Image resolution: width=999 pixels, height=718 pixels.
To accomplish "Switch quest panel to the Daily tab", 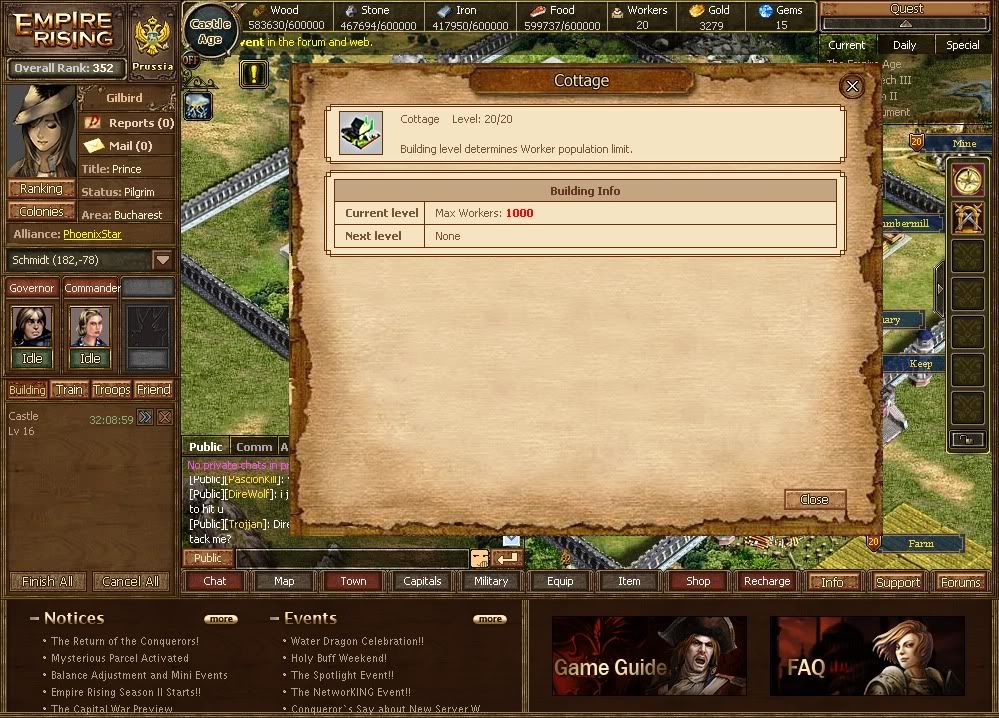I will pyautogui.click(x=904, y=45).
